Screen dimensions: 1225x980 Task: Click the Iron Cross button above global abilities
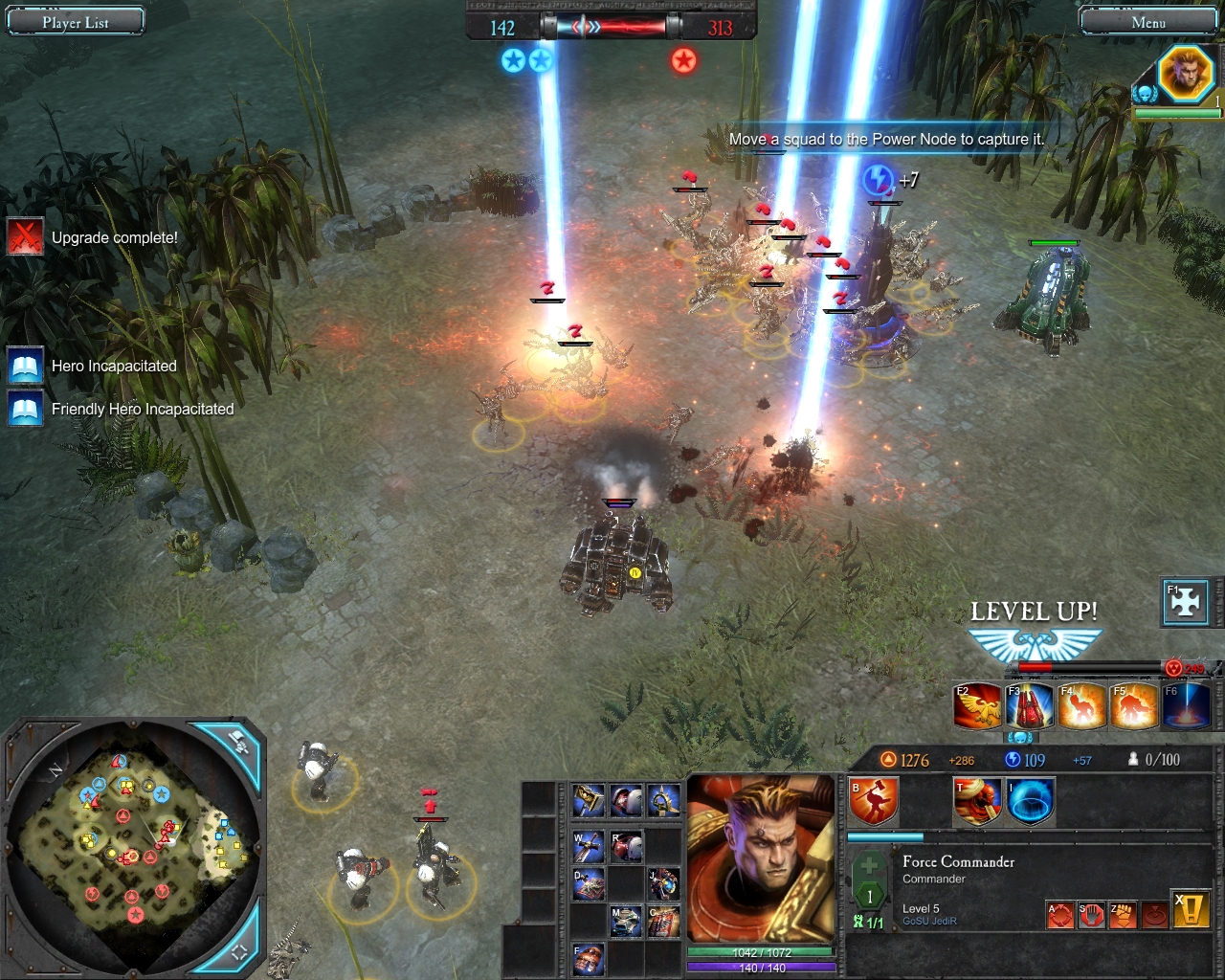coord(1186,603)
